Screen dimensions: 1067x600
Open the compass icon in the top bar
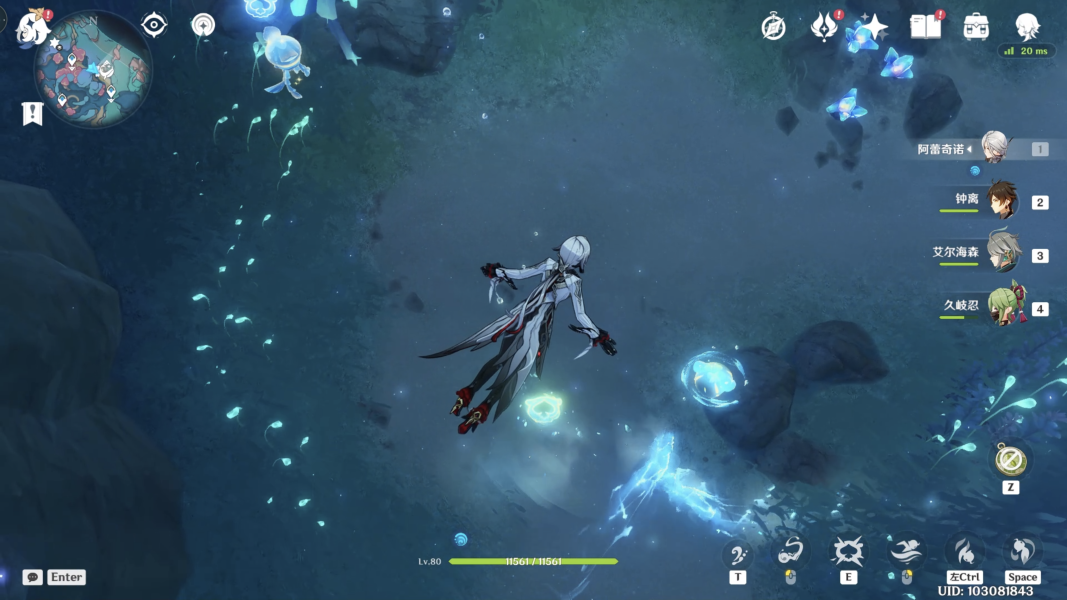pos(773,27)
